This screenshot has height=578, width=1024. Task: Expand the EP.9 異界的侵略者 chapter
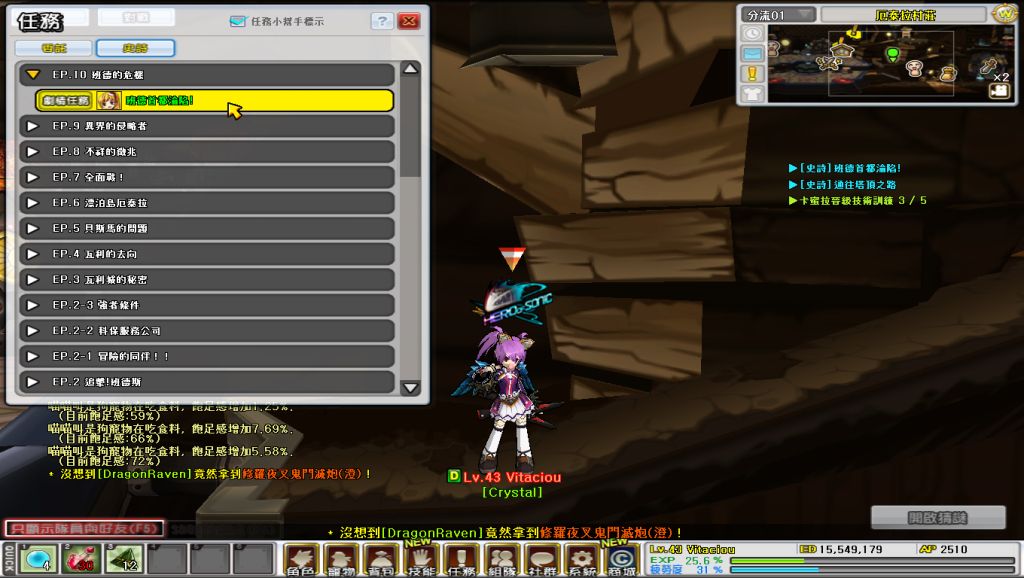pyautogui.click(x=33, y=126)
